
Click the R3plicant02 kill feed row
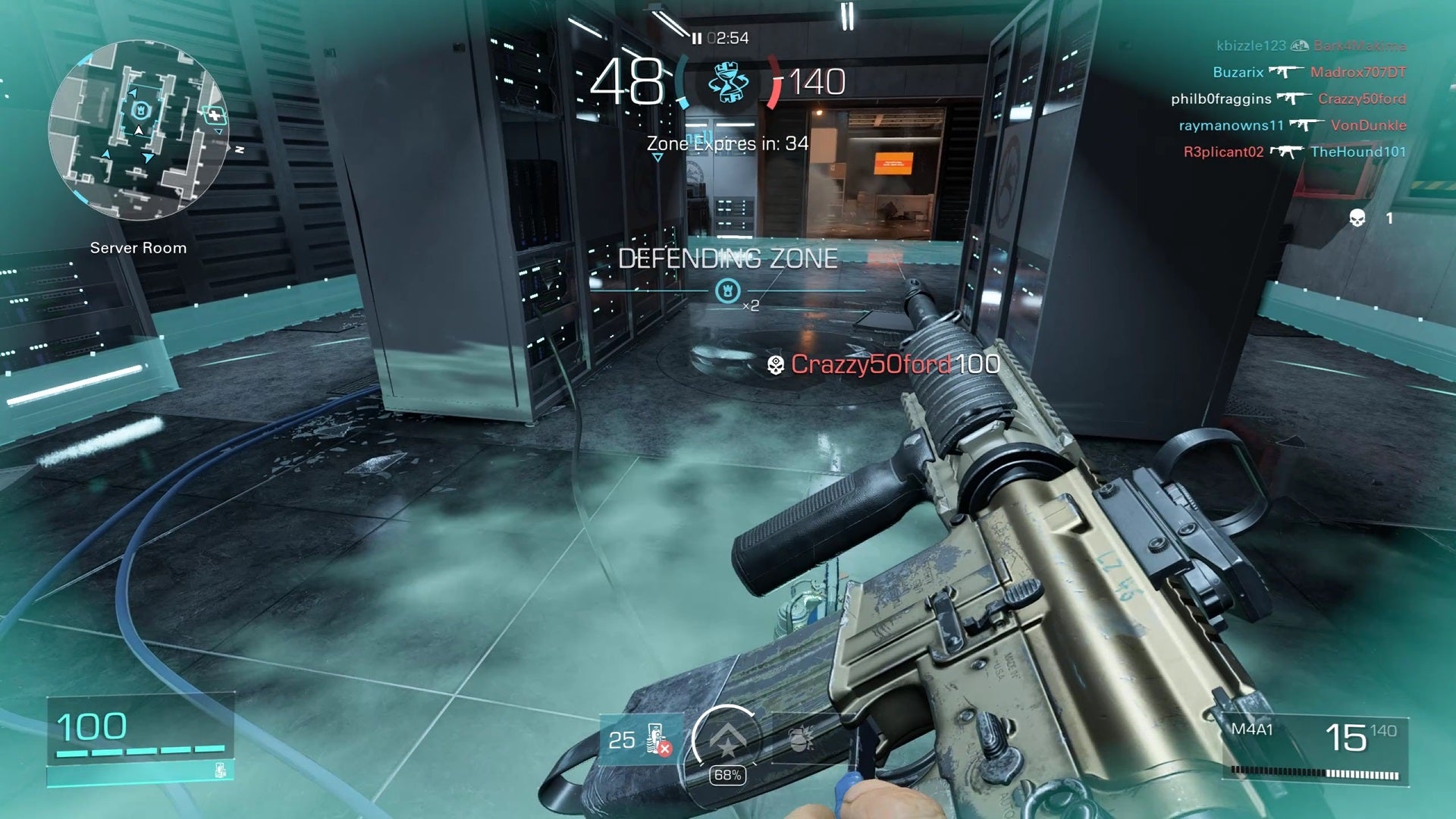coord(1294,152)
